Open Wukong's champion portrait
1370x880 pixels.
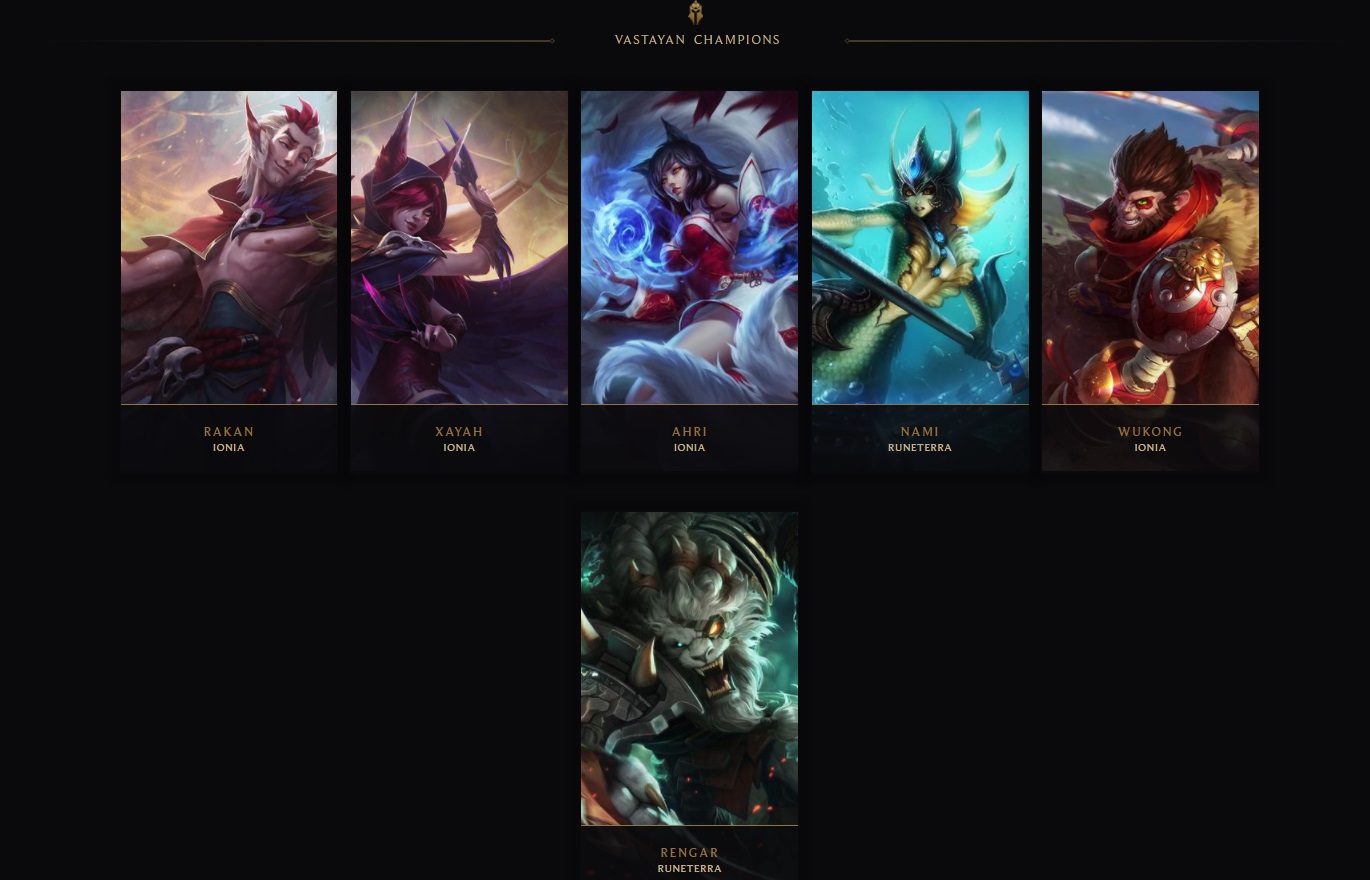tap(1150, 247)
